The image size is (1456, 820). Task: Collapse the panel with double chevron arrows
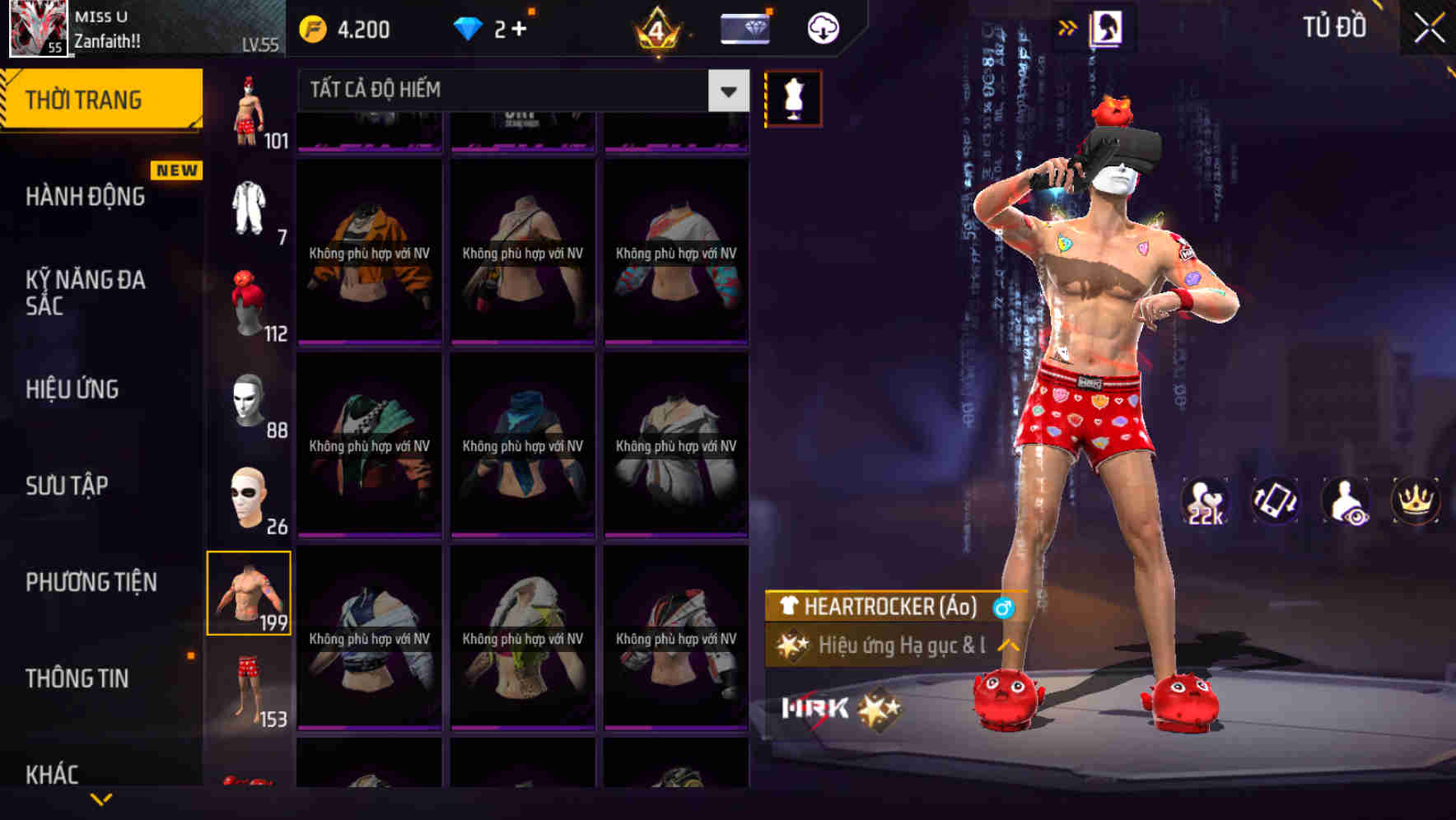tap(1068, 26)
